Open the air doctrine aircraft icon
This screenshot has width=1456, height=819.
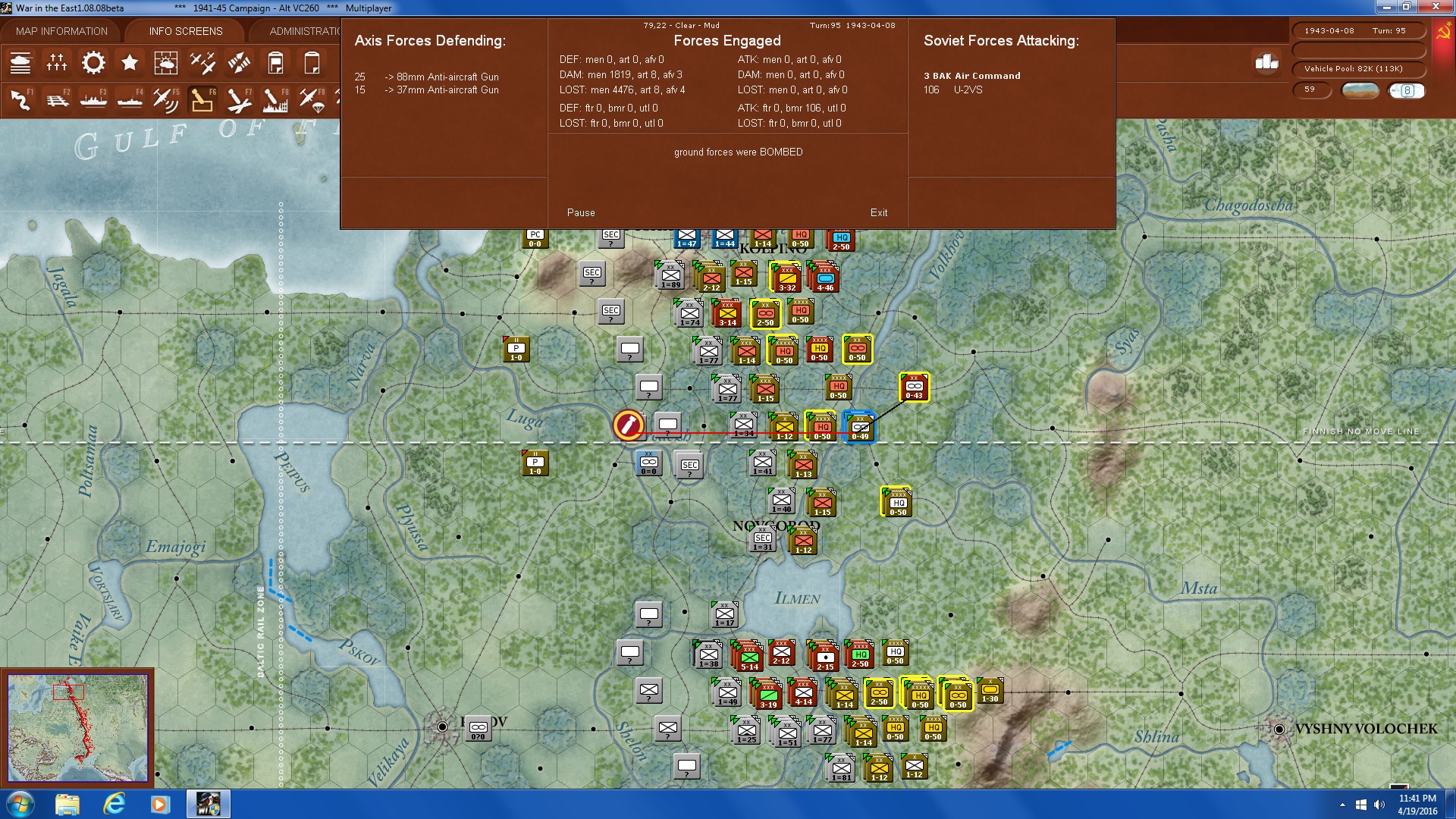pyautogui.click(x=202, y=62)
